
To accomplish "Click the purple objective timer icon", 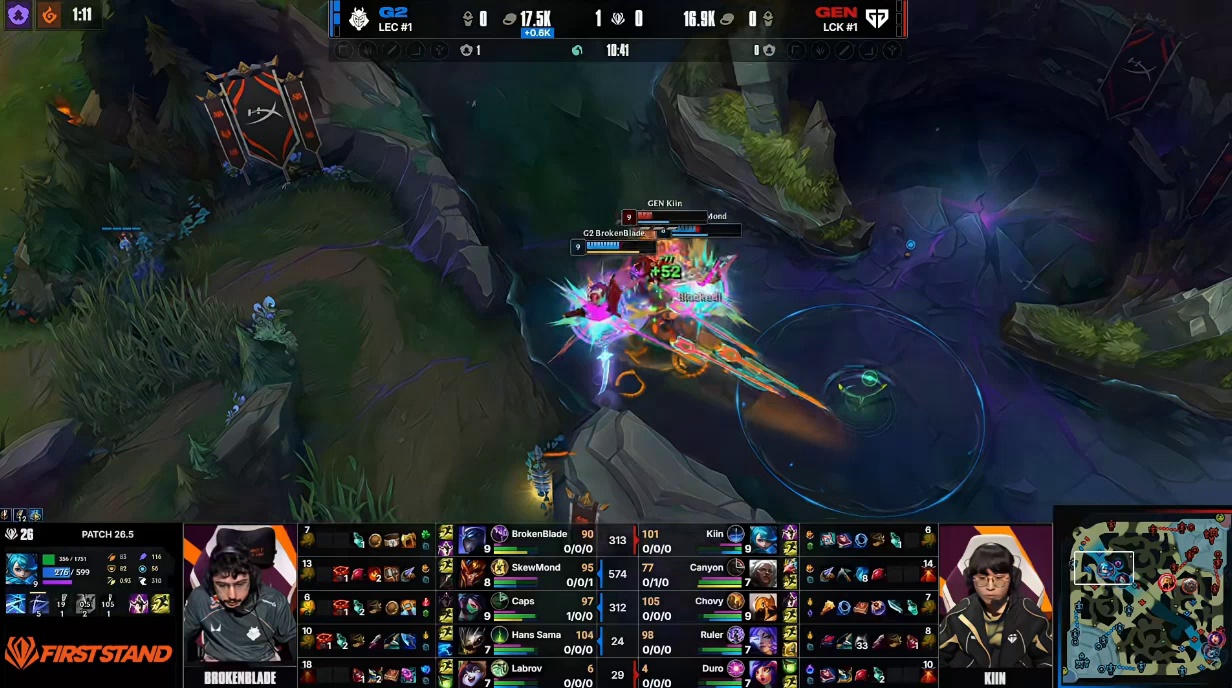I will point(19,15).
